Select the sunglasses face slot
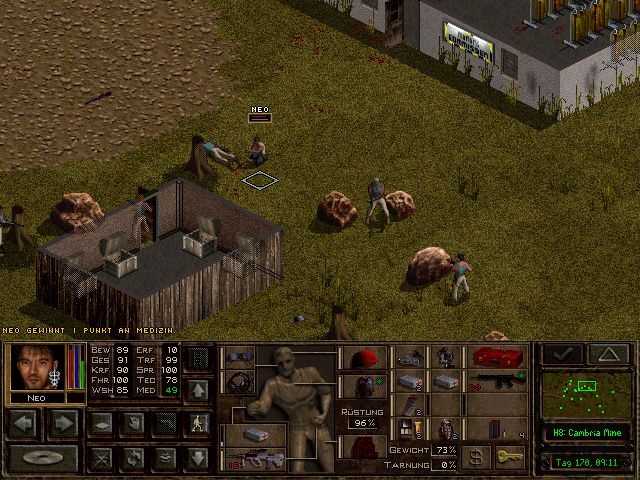This screenshot has height=480, width=640. point(240,357)
